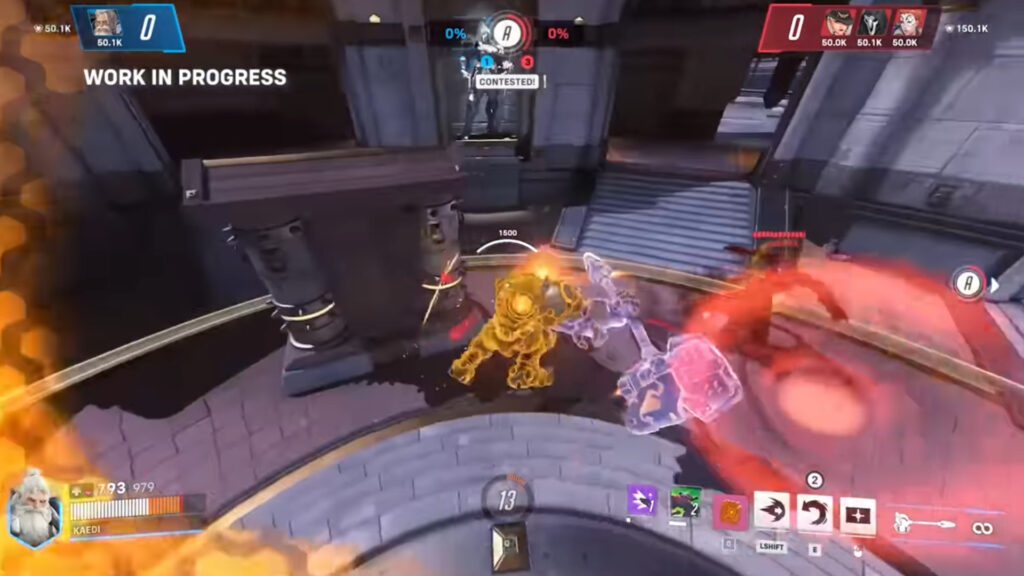The height and width of the screenshot is (576, 1024).
Task: Click Kaedi's Reinhardt portrait
Action: 35,510
